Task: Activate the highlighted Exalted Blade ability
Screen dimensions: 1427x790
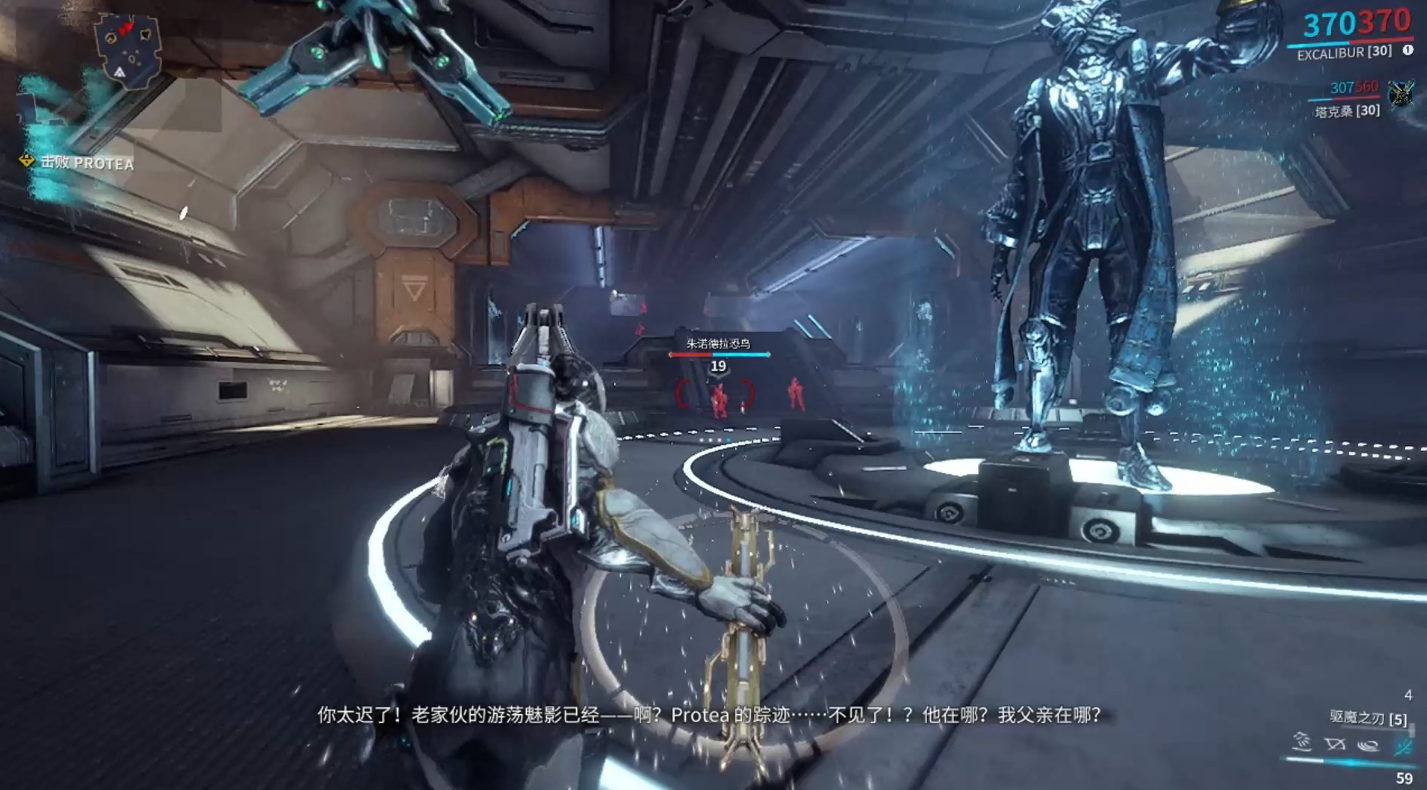Action: pos(1402,744)
